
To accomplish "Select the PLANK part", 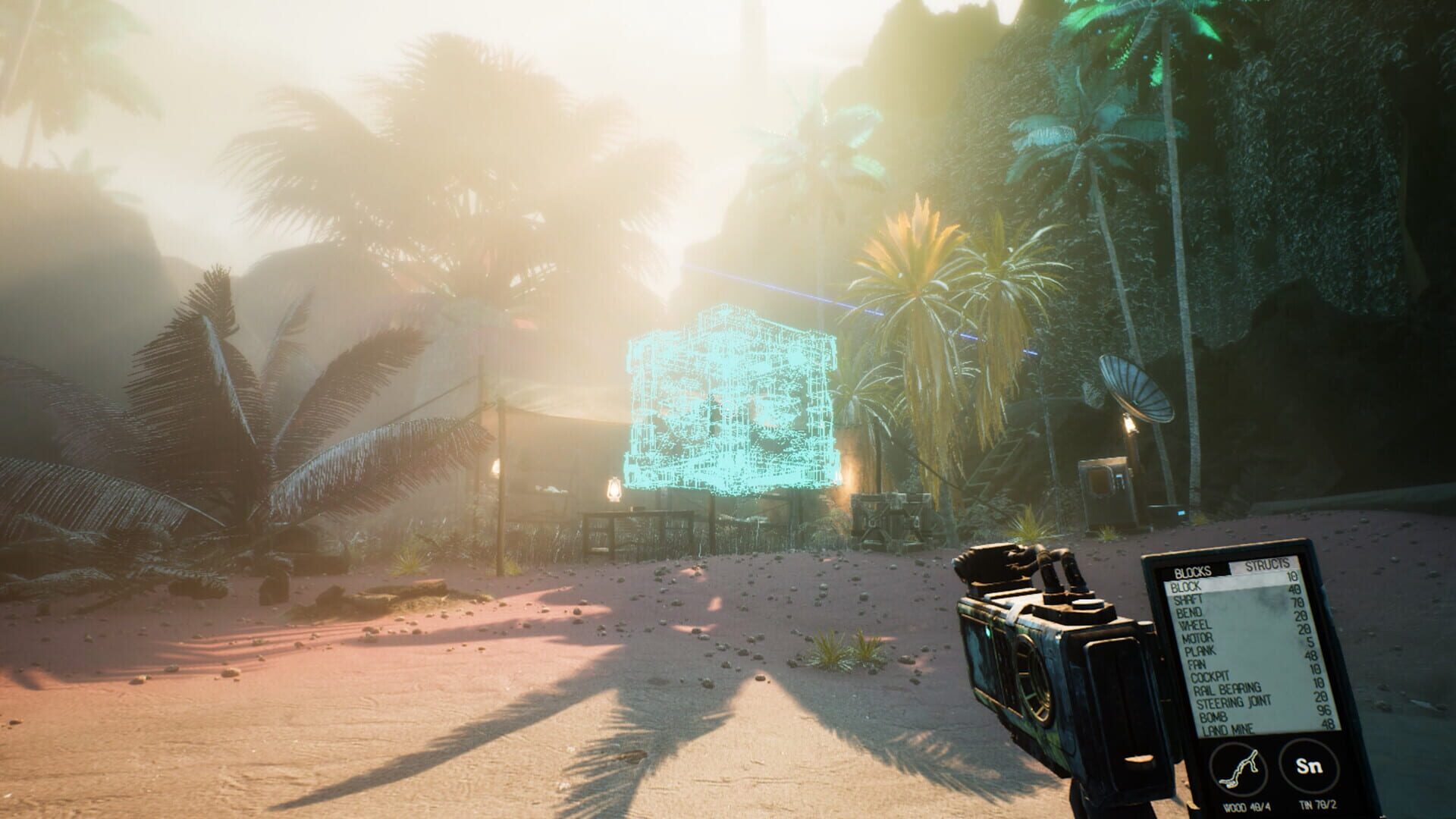I will (1202, 651).
